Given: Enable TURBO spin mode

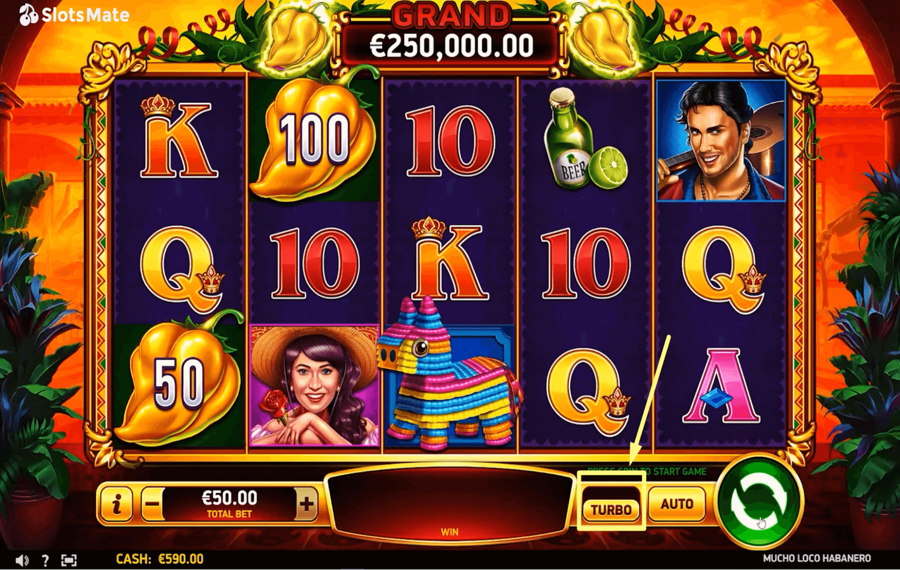Looking at the screenshot, I should [612, 509].
